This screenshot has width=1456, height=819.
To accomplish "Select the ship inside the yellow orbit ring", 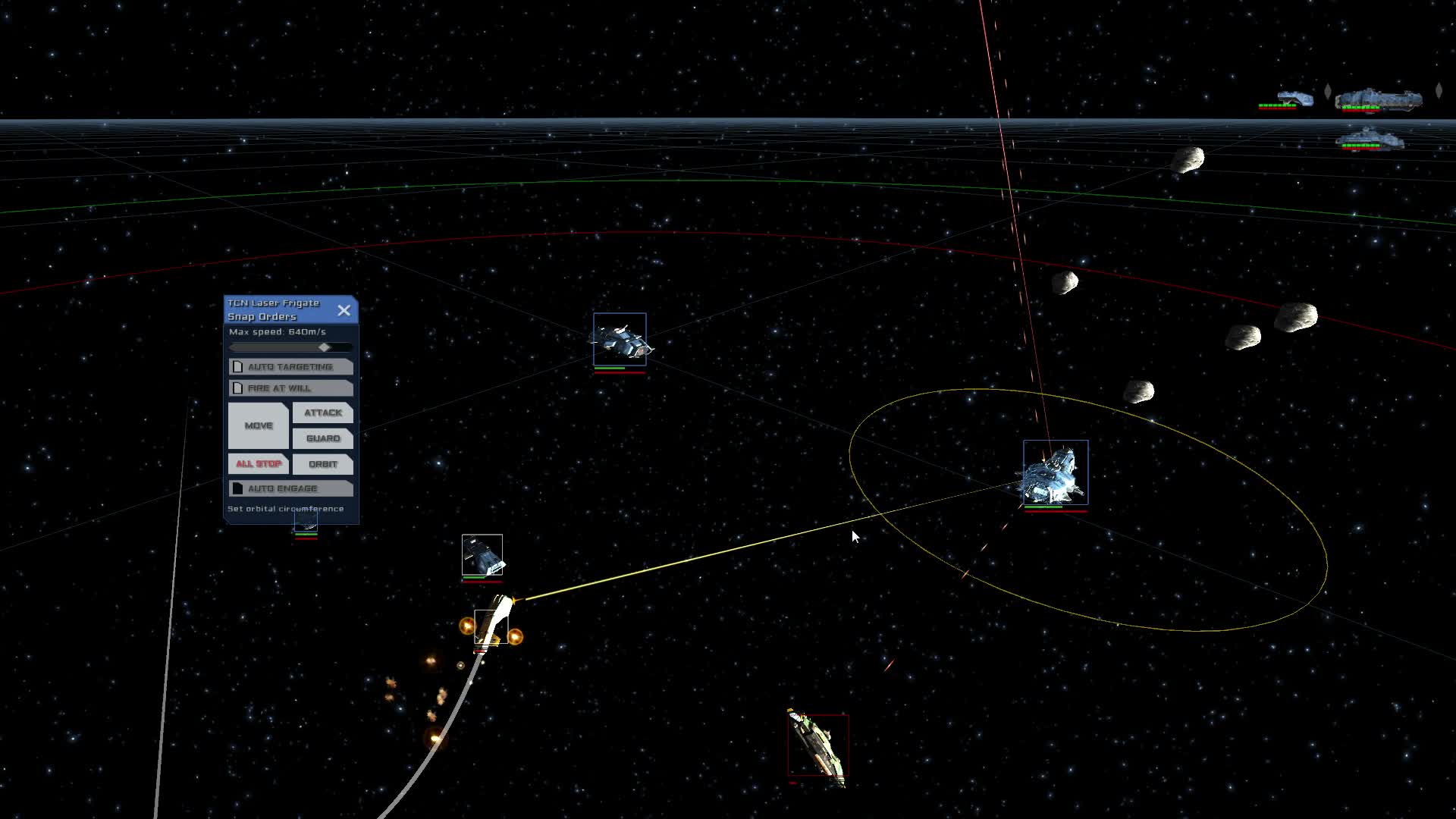I will 1055,473.
